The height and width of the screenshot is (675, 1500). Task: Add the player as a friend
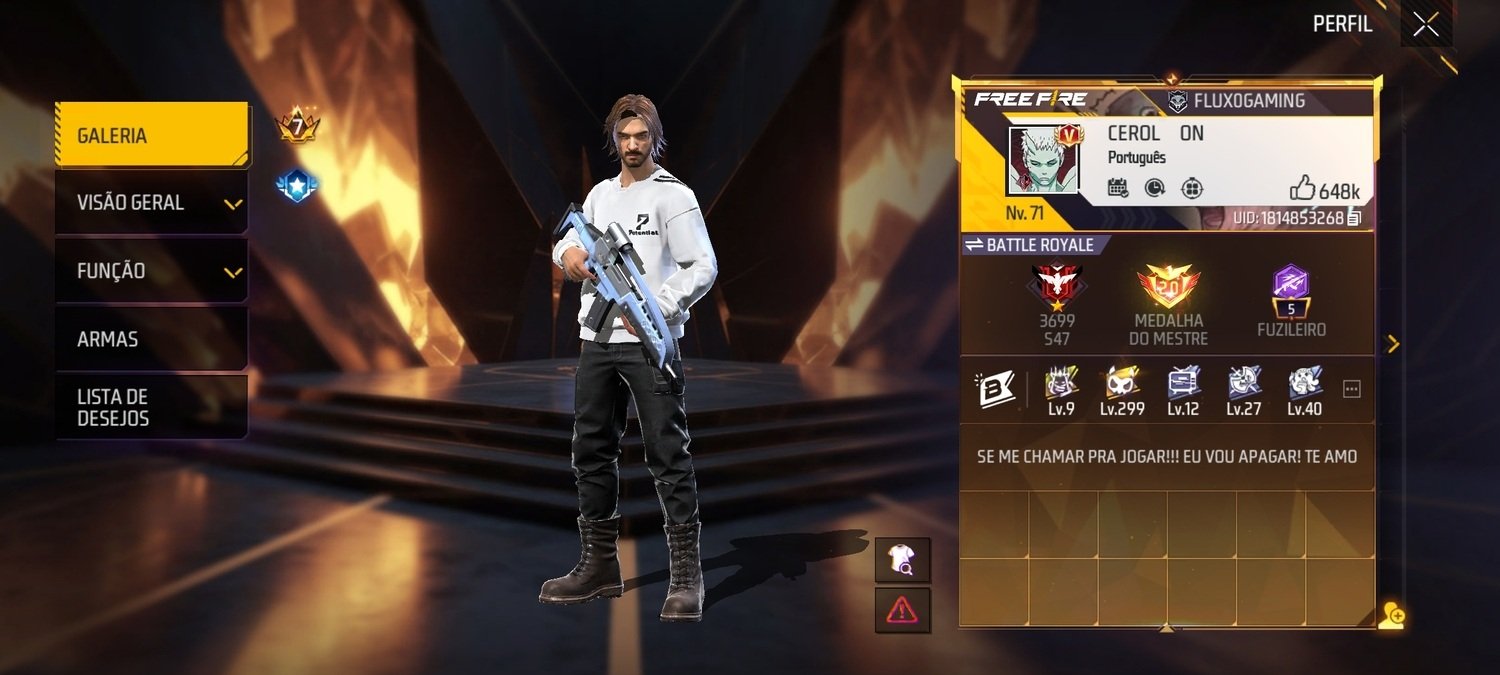(x=1391, y=616)
